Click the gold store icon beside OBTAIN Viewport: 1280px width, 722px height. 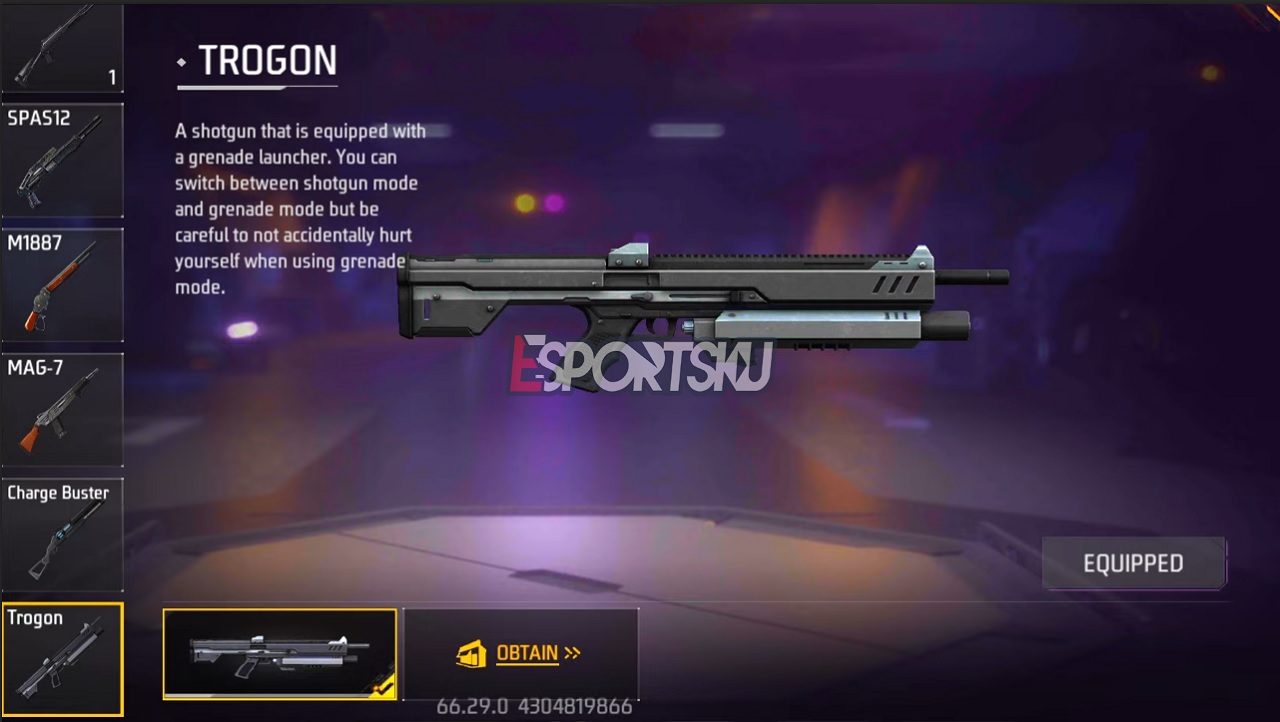click(x=471, y=653)
